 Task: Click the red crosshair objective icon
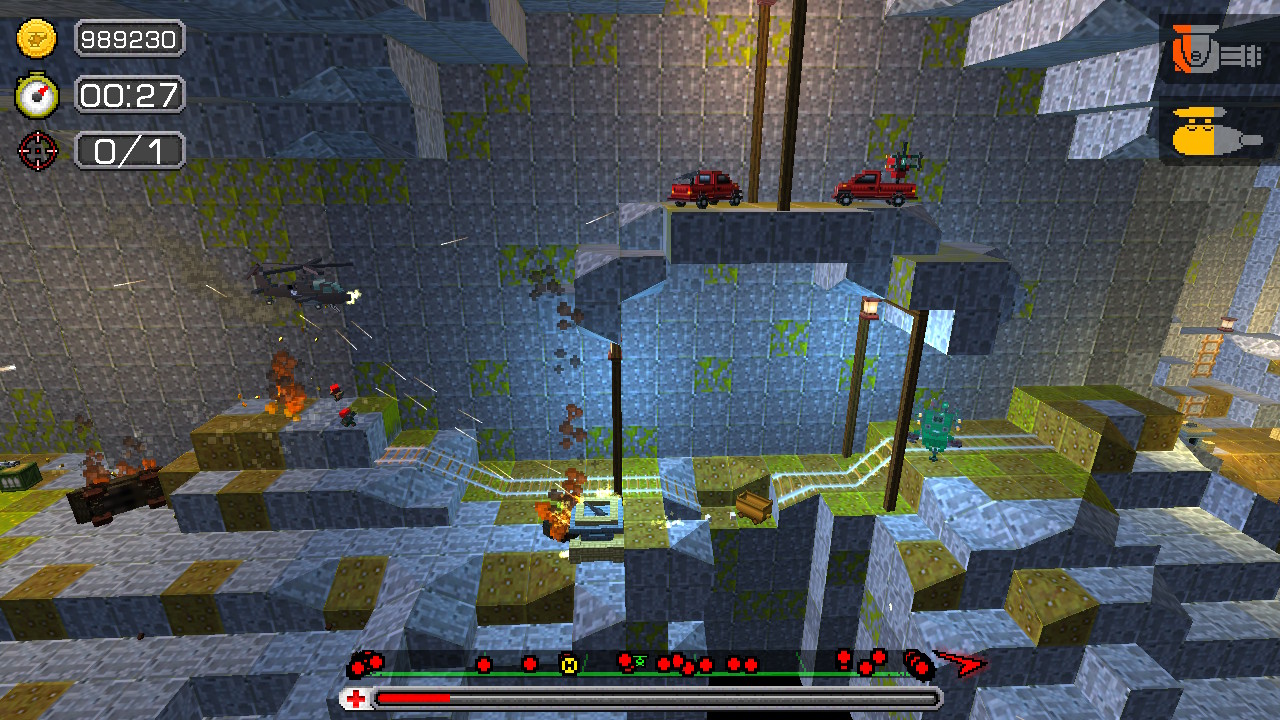point(36,150)
